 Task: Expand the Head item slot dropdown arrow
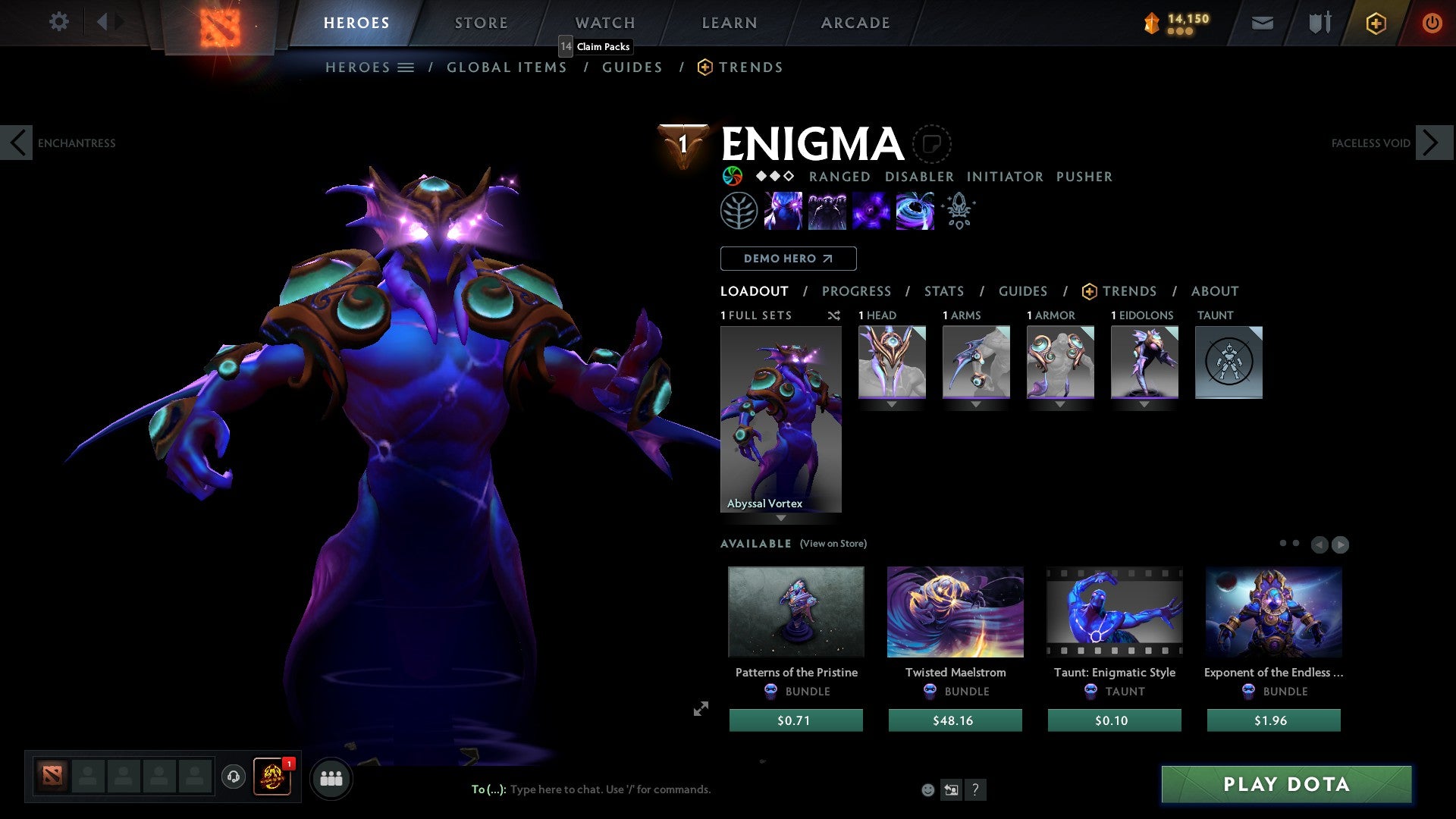pyautogui.click(x=891, y=404)
